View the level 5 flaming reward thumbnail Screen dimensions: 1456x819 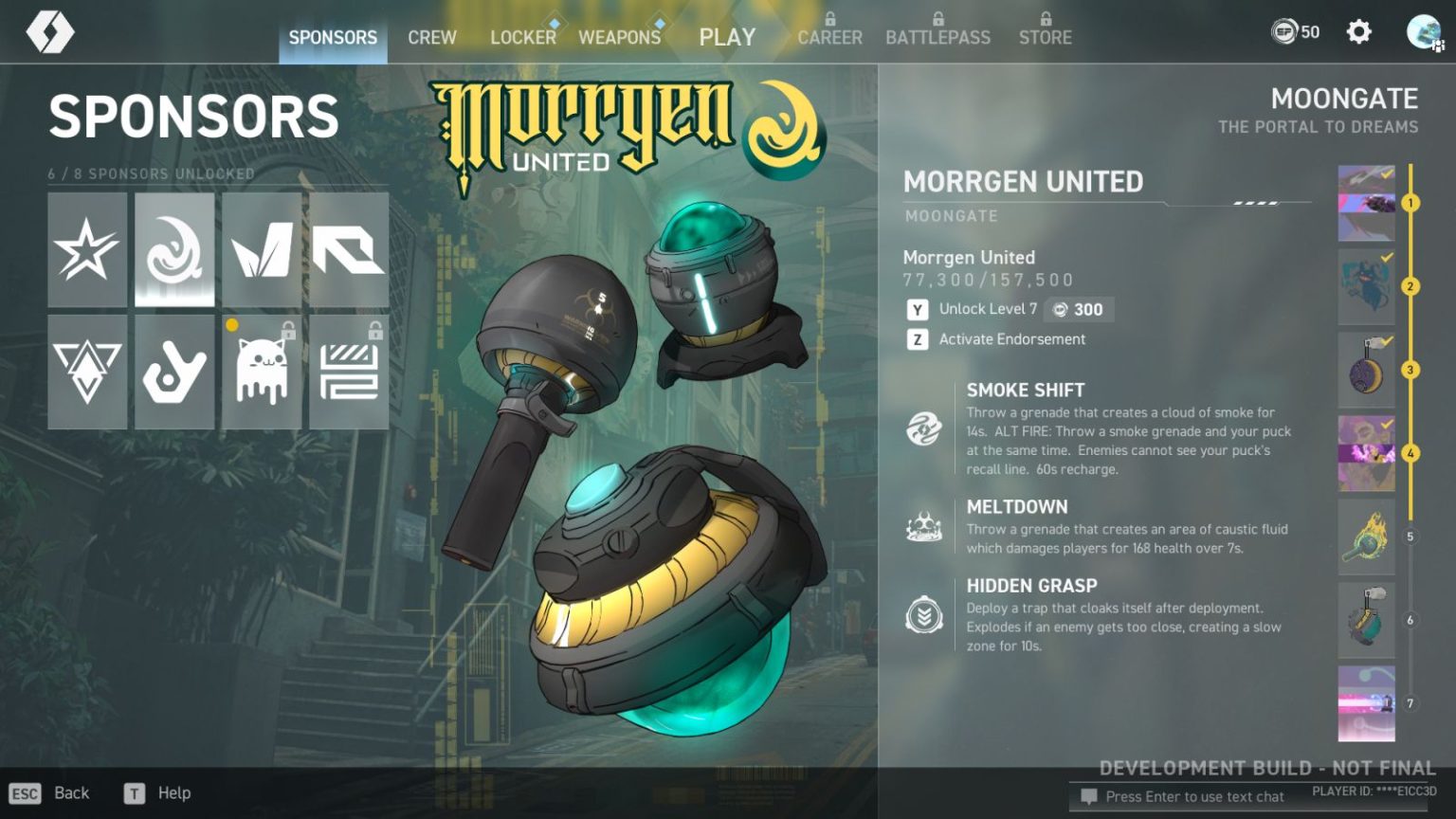coord(1366,537)
